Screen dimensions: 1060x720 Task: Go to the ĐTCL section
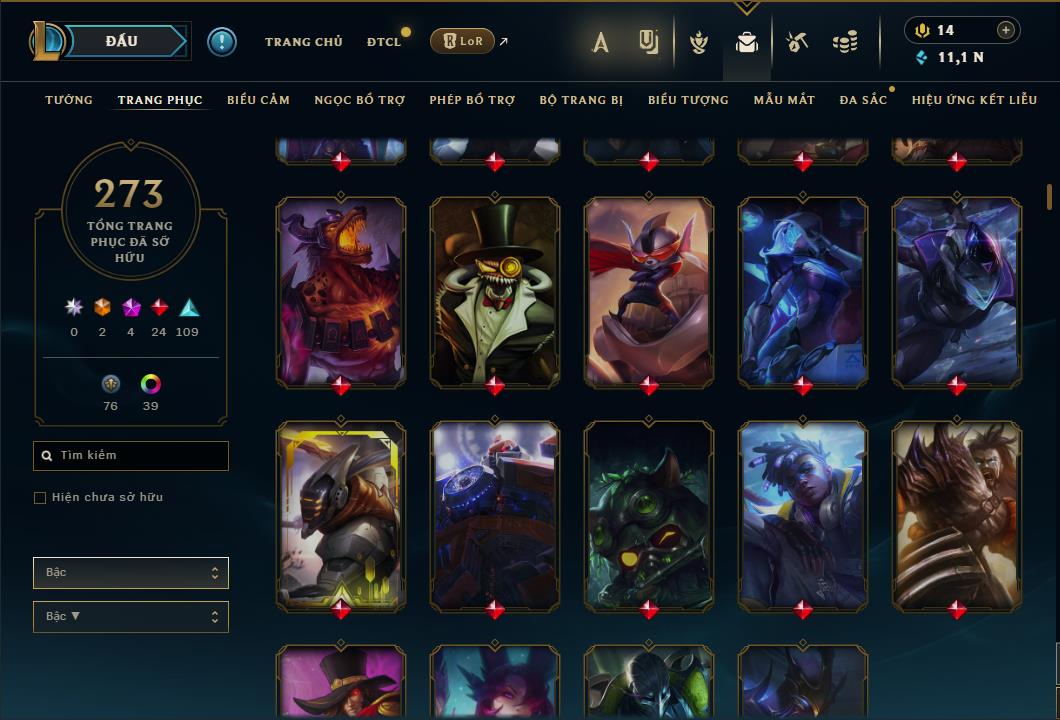pos(383,42)
